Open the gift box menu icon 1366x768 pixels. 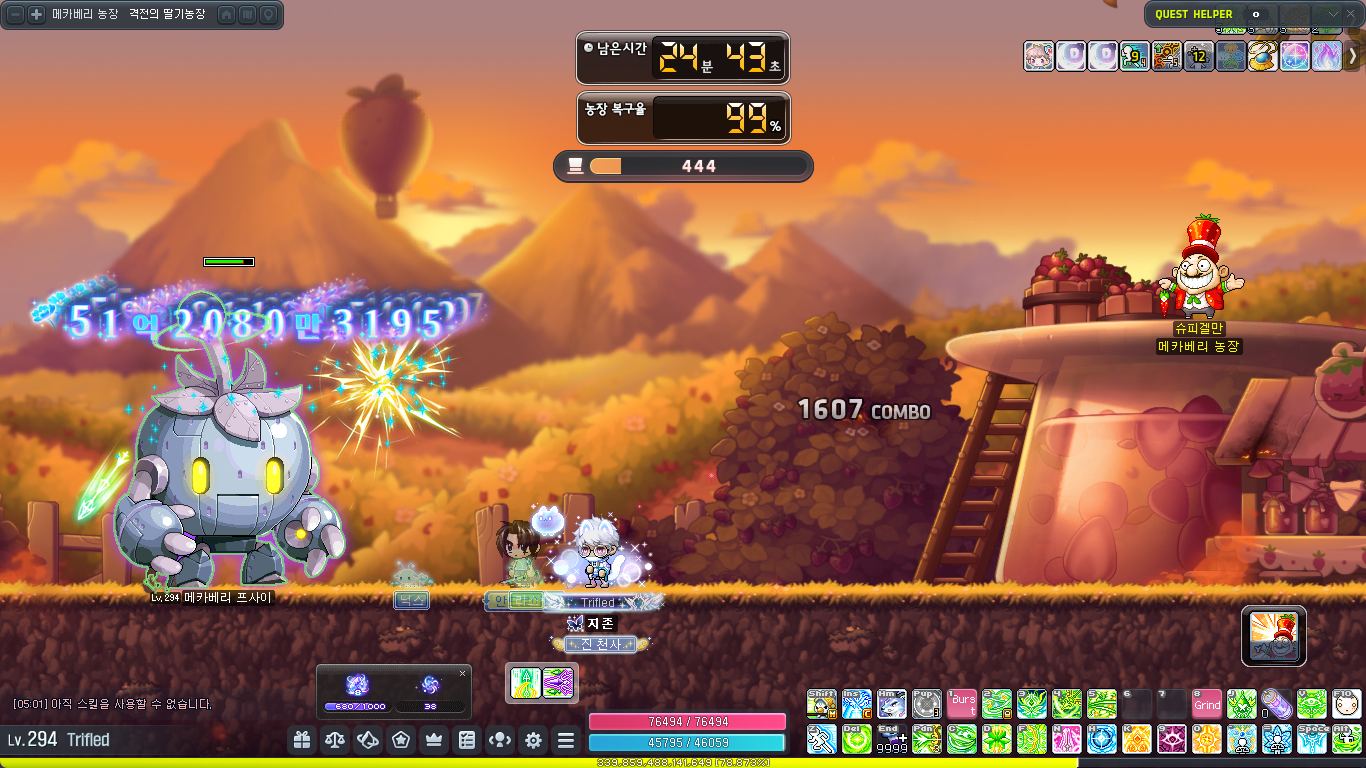[302, 740]
